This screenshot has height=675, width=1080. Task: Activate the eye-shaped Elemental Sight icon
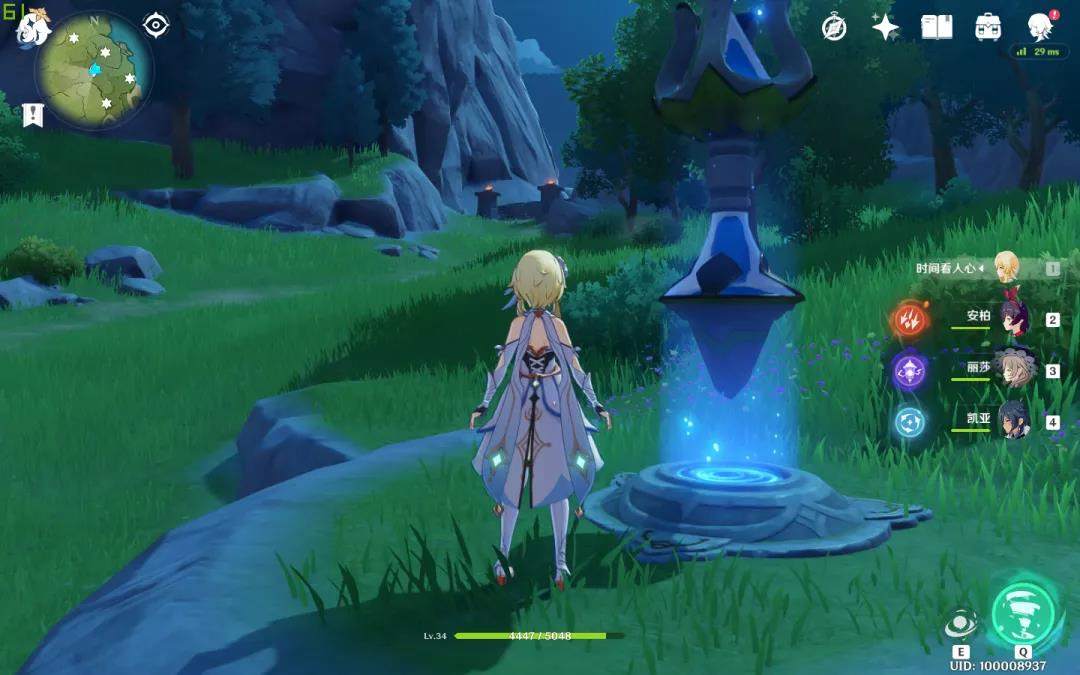point(156,25)
